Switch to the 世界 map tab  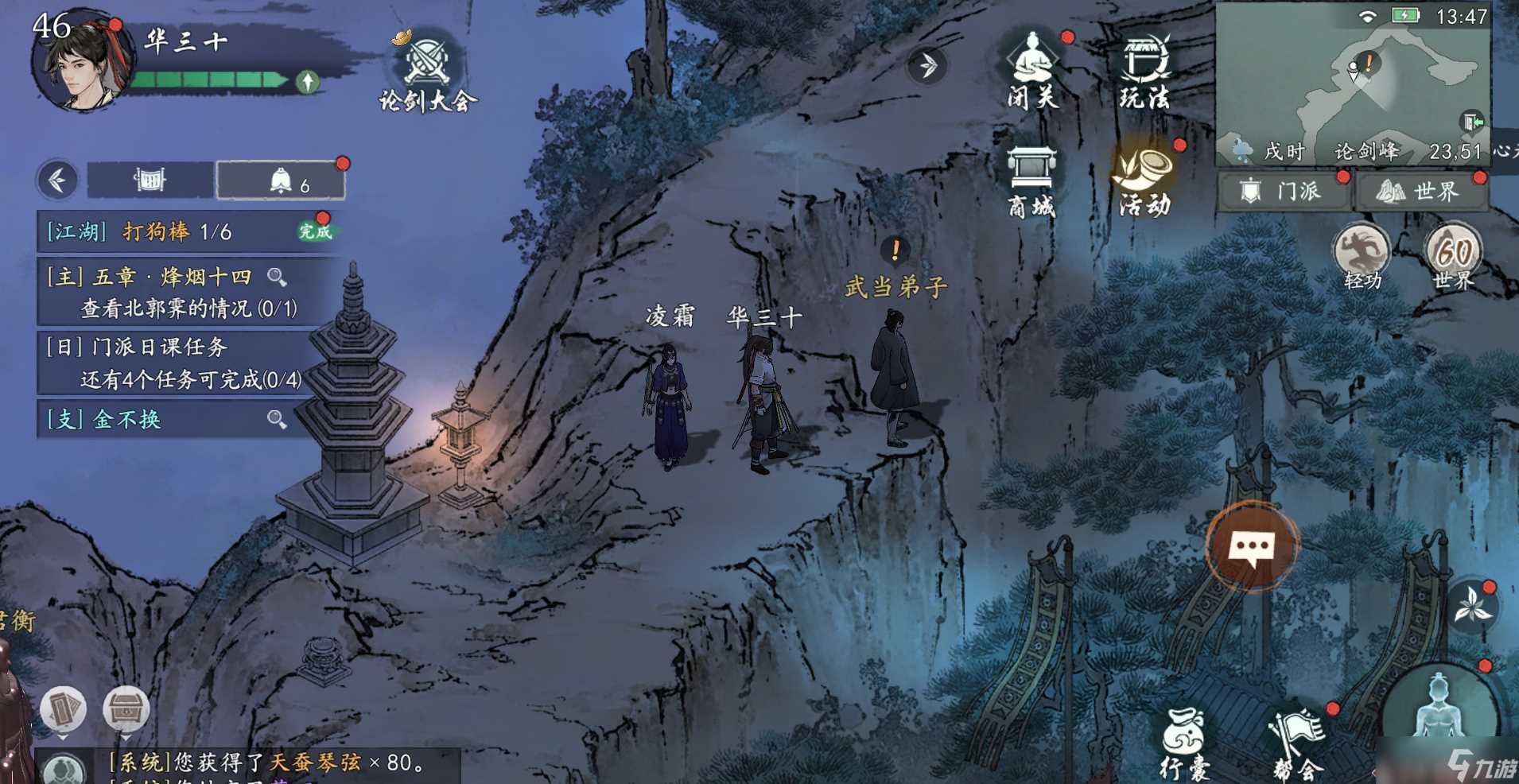tap(1420, 192)
